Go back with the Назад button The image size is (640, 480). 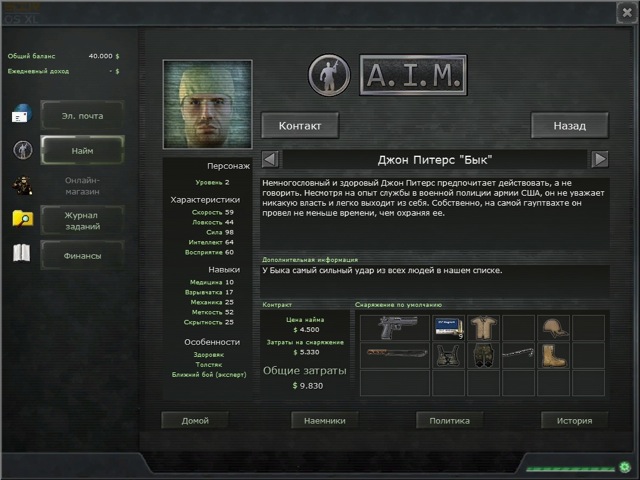click(x=569, y=126)
